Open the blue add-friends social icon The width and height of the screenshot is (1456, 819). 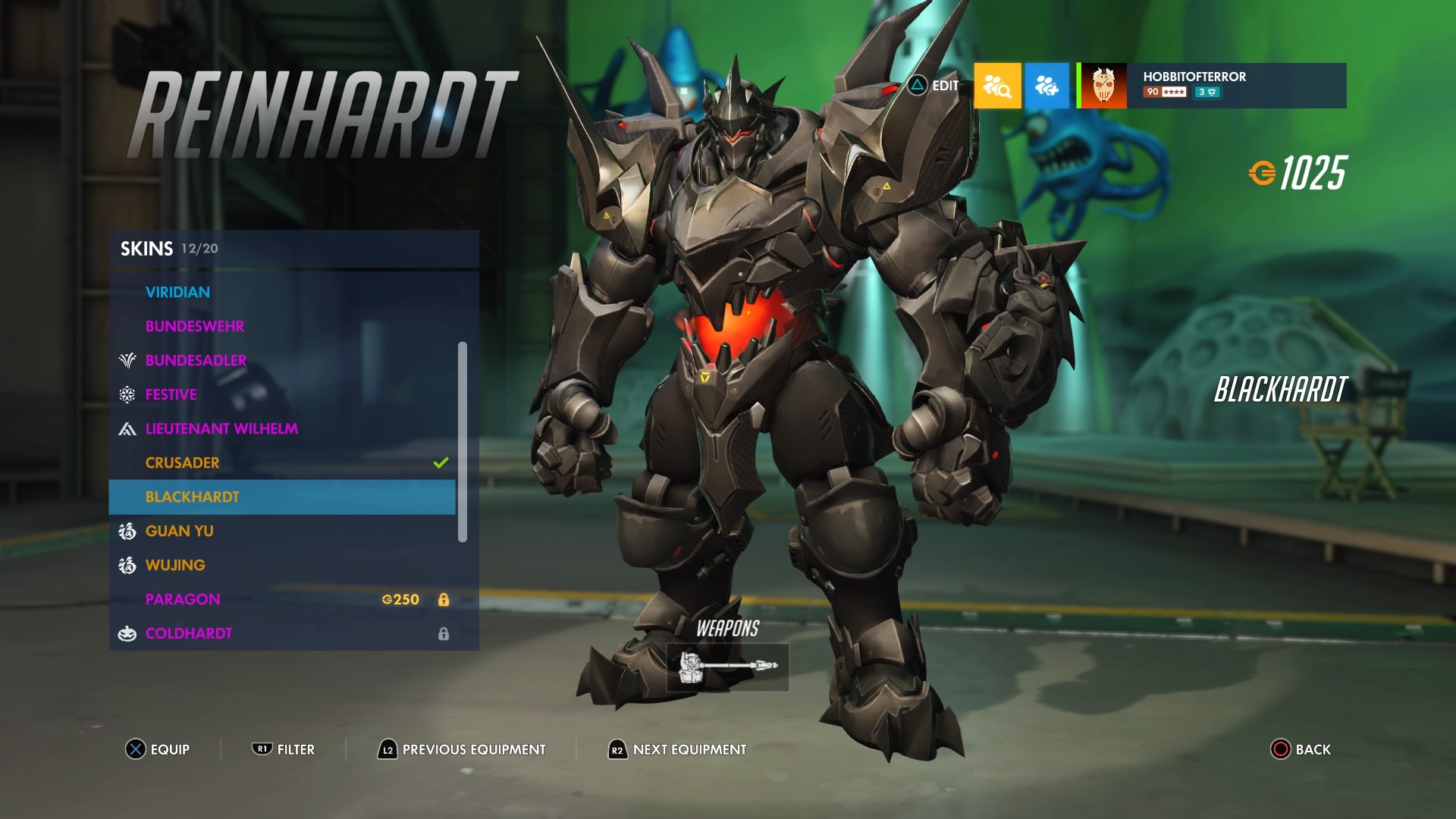pos(1047,86)
